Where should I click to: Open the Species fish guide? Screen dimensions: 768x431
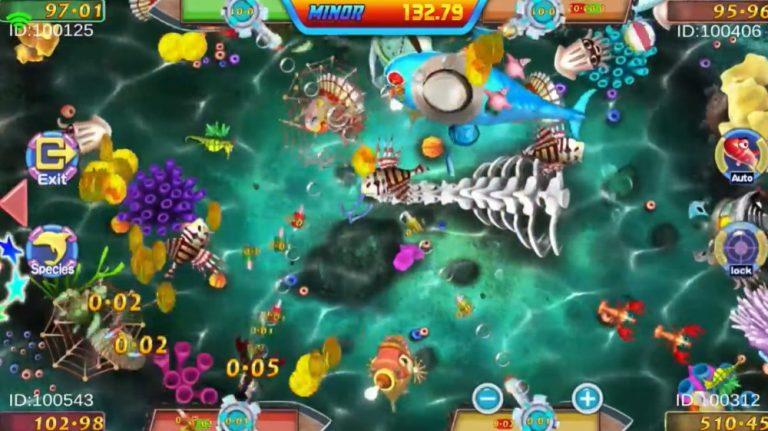coord(52,250)
